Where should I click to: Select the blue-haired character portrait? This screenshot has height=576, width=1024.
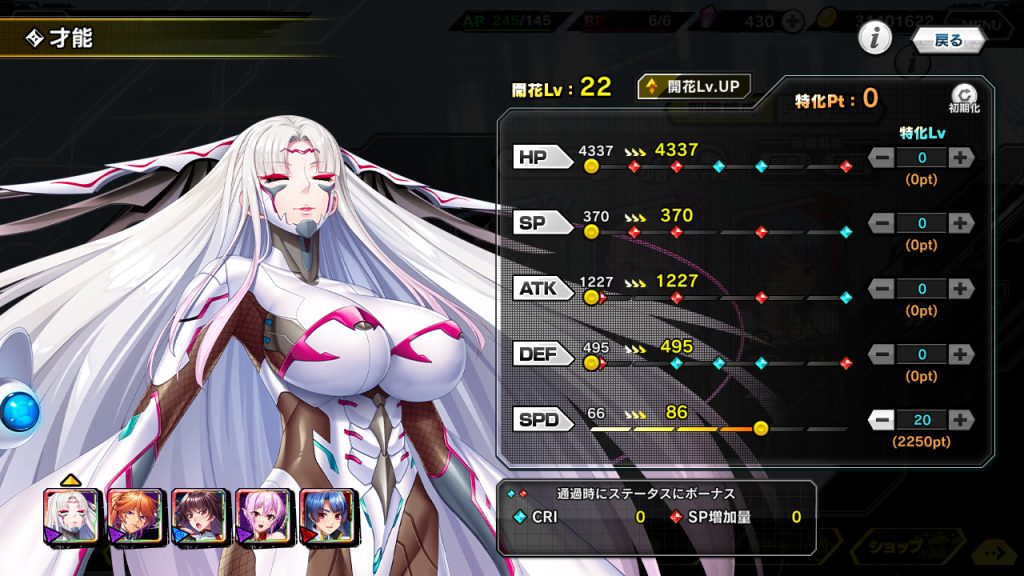[x=328, y=516]
